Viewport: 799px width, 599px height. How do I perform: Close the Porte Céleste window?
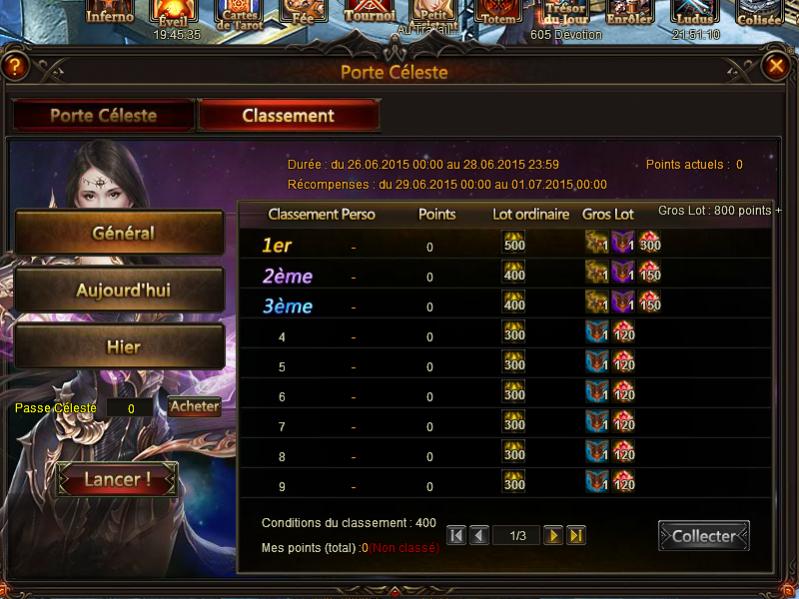[x=776, y=66]
